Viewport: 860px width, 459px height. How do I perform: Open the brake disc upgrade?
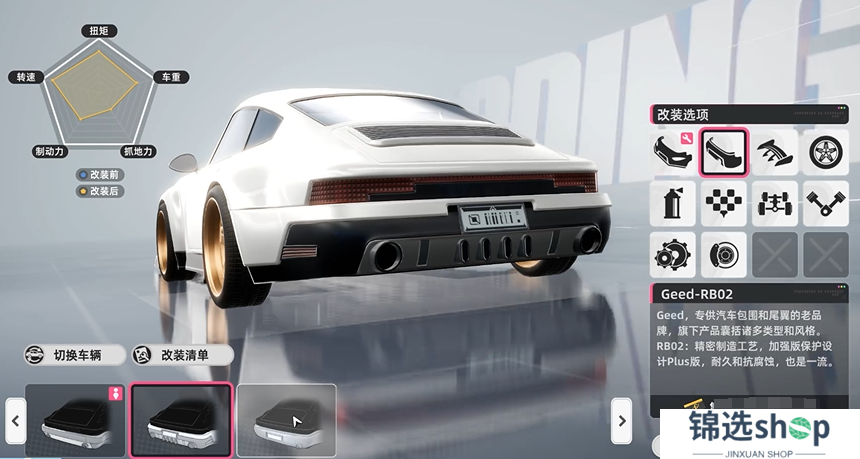[x=724, y=254]
